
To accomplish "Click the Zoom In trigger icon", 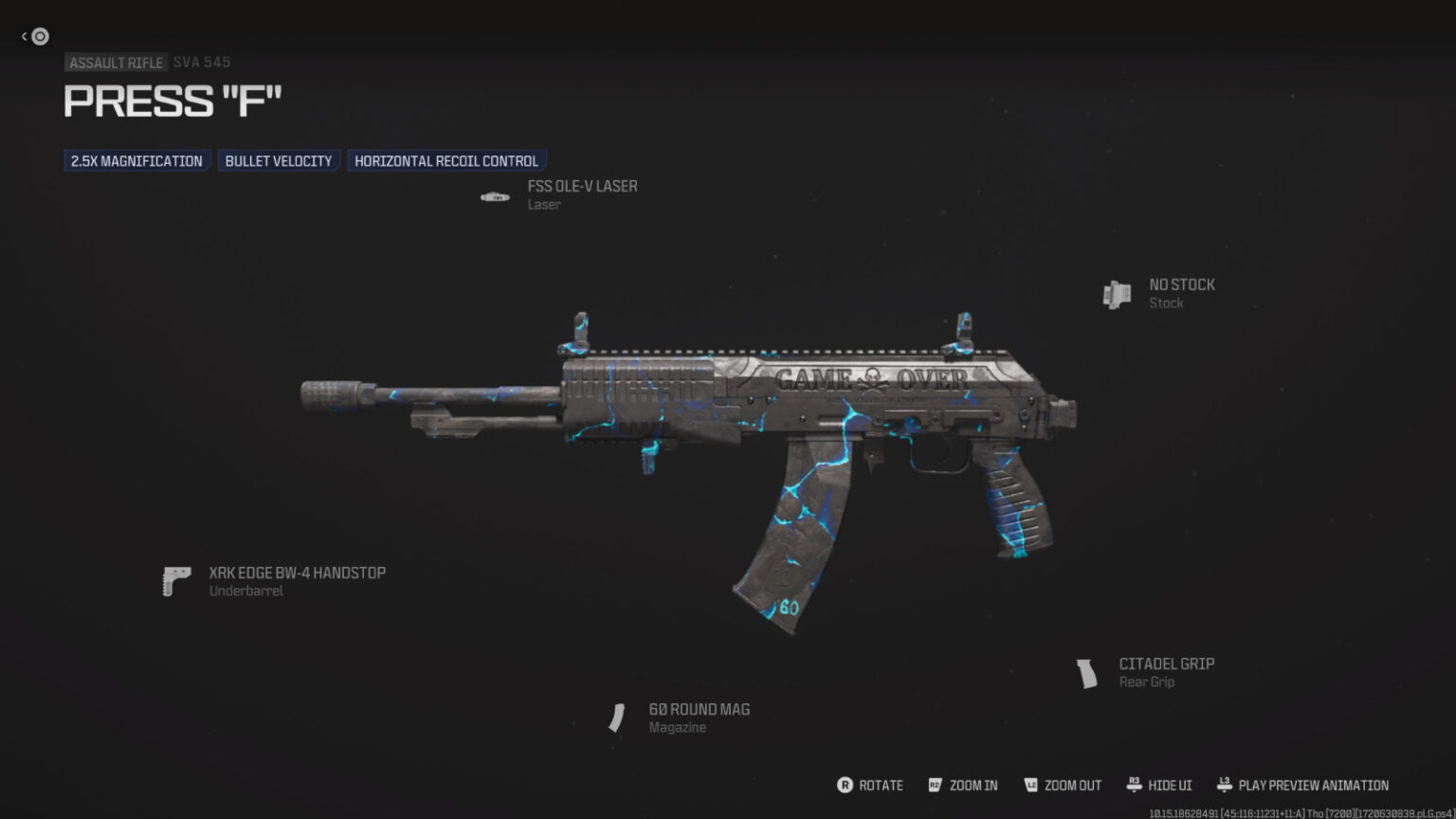I will point(935,785).
